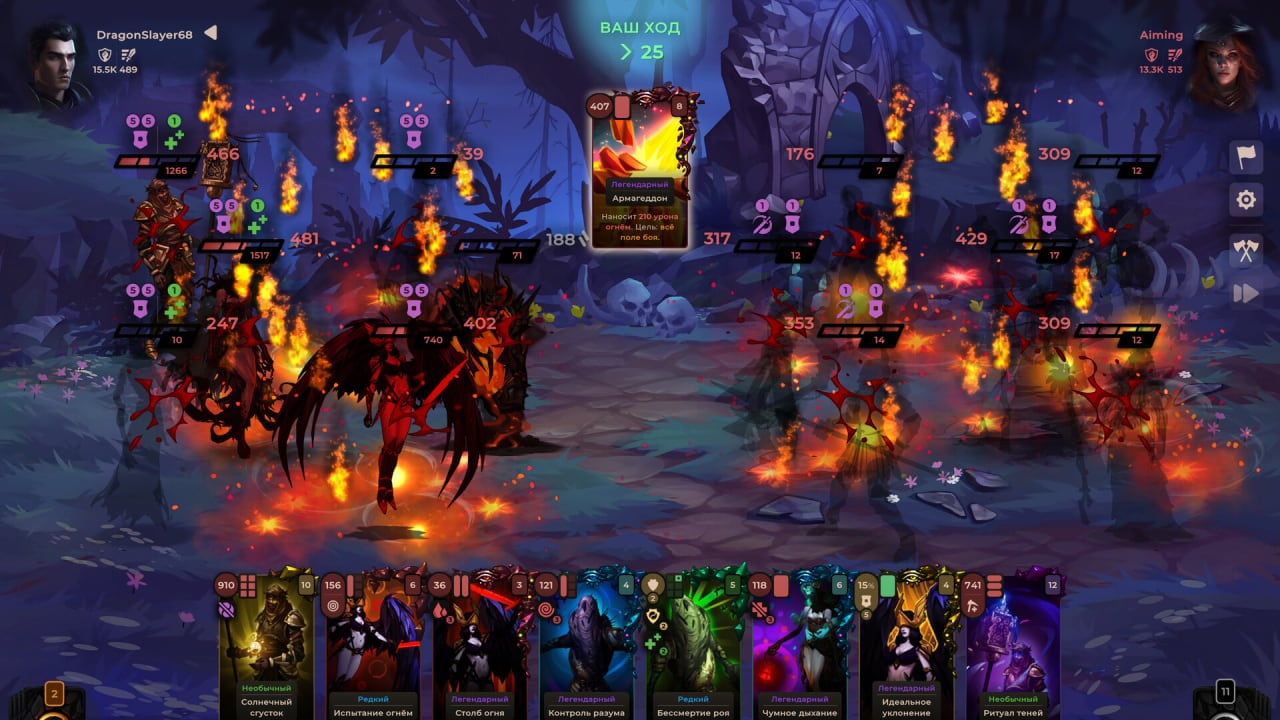1280x720 pixels.
Task: Click the crossed axes button
Action: click(1246, 250)
